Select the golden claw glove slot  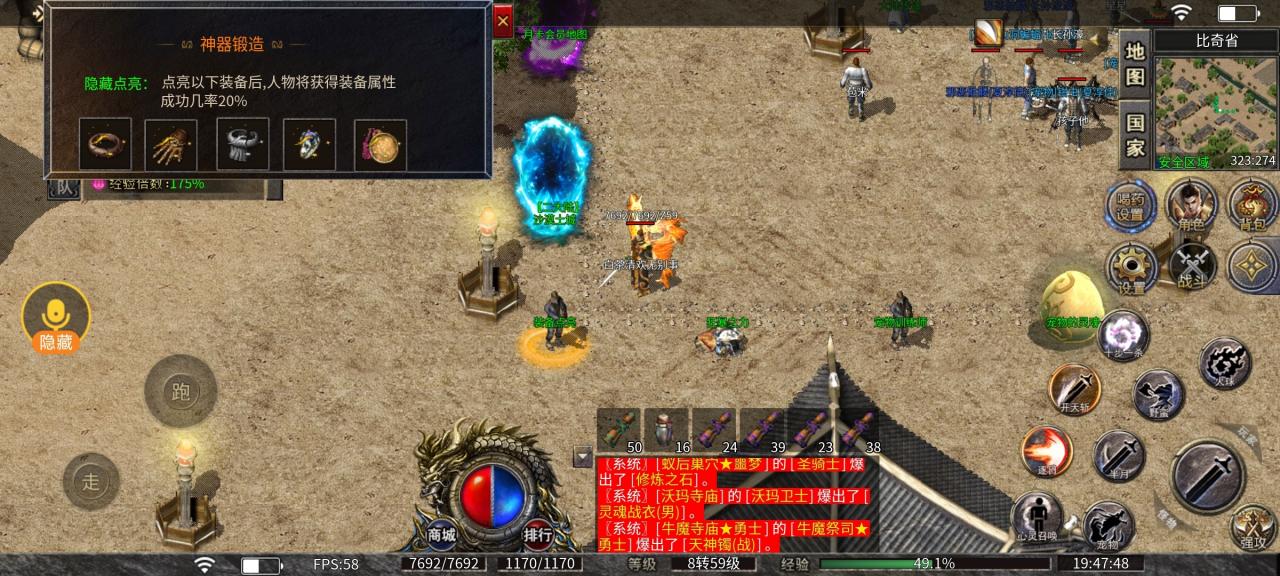coord(171,145)
